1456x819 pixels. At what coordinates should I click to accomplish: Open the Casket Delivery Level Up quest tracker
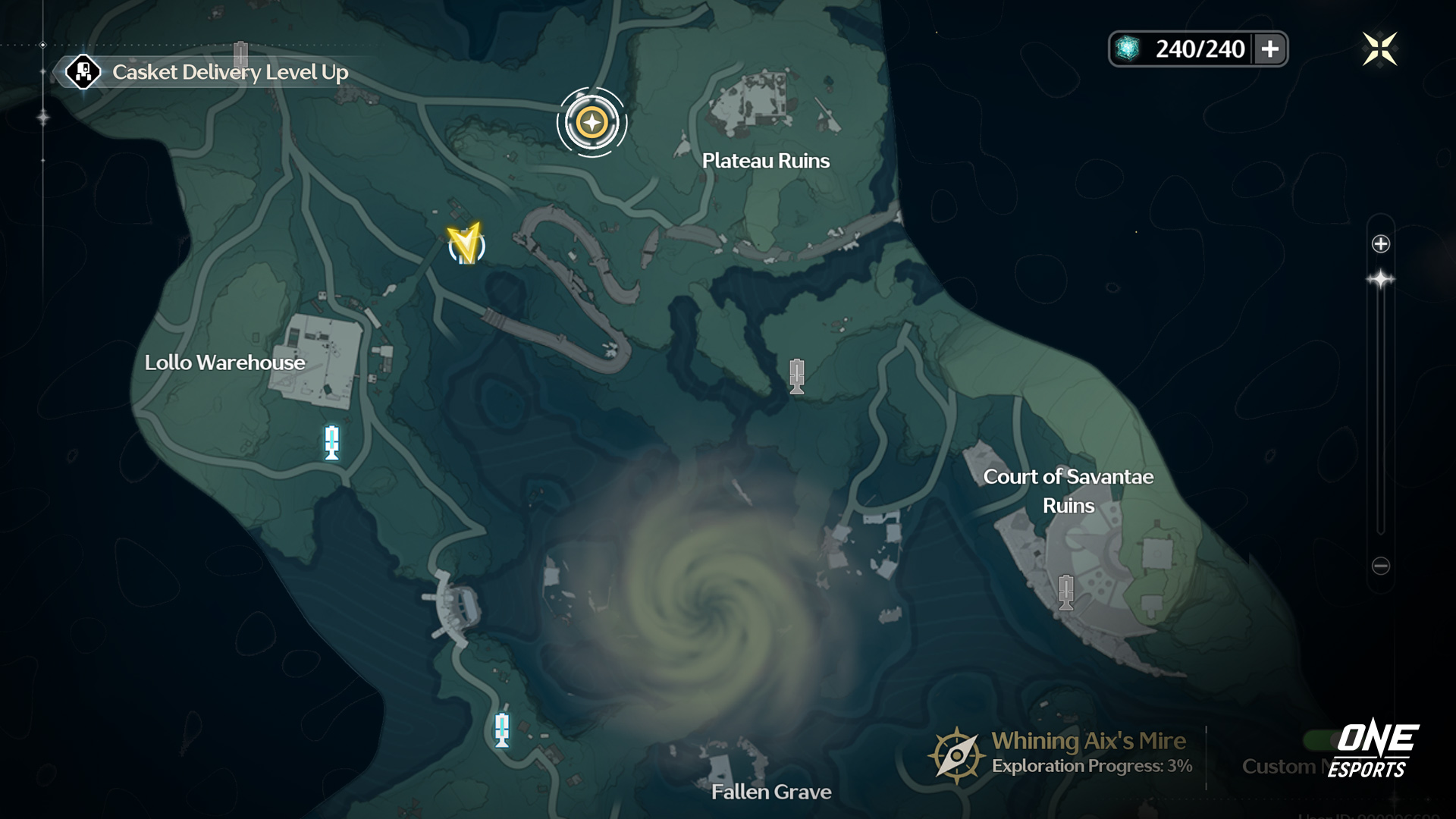point(205,73)
